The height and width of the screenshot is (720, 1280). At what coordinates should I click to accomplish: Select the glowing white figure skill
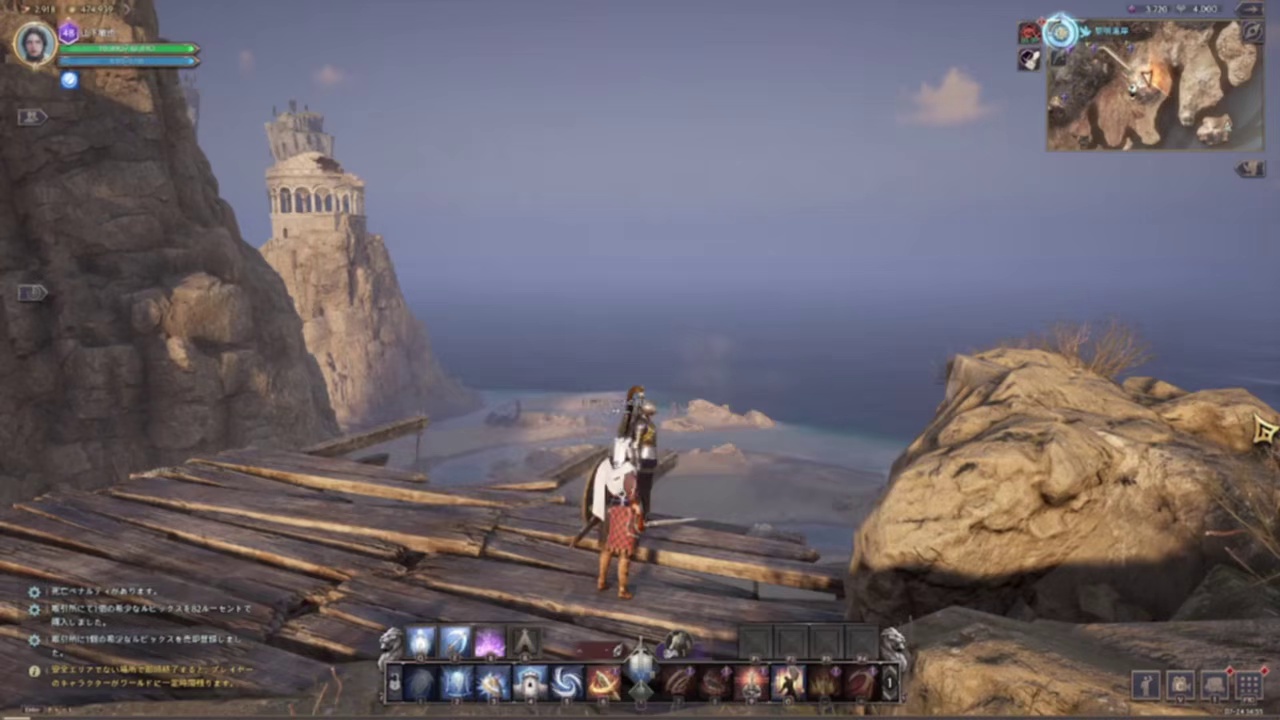tap(421, 643)
